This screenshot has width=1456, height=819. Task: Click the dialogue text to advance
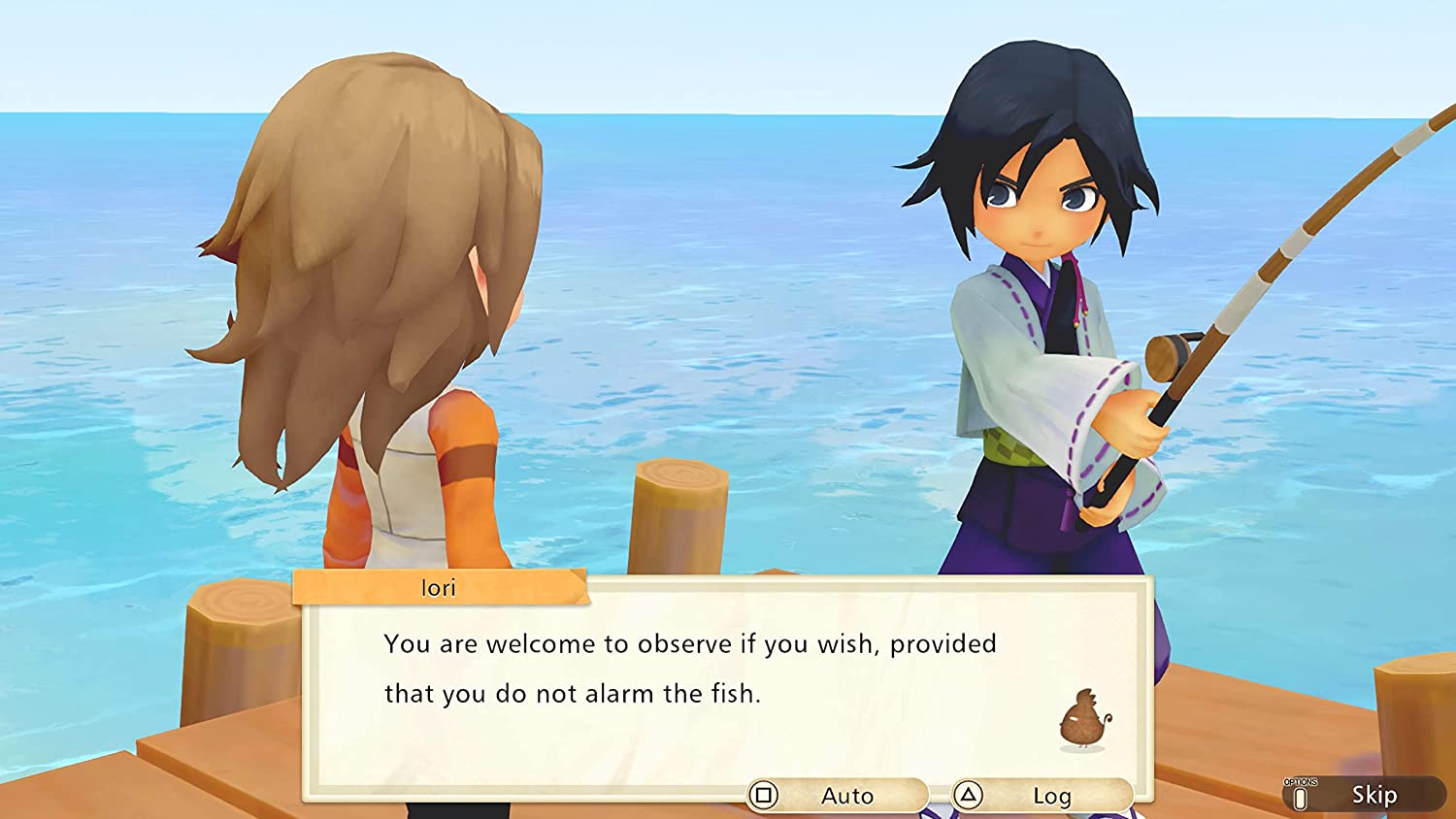[x=689, y=670]
